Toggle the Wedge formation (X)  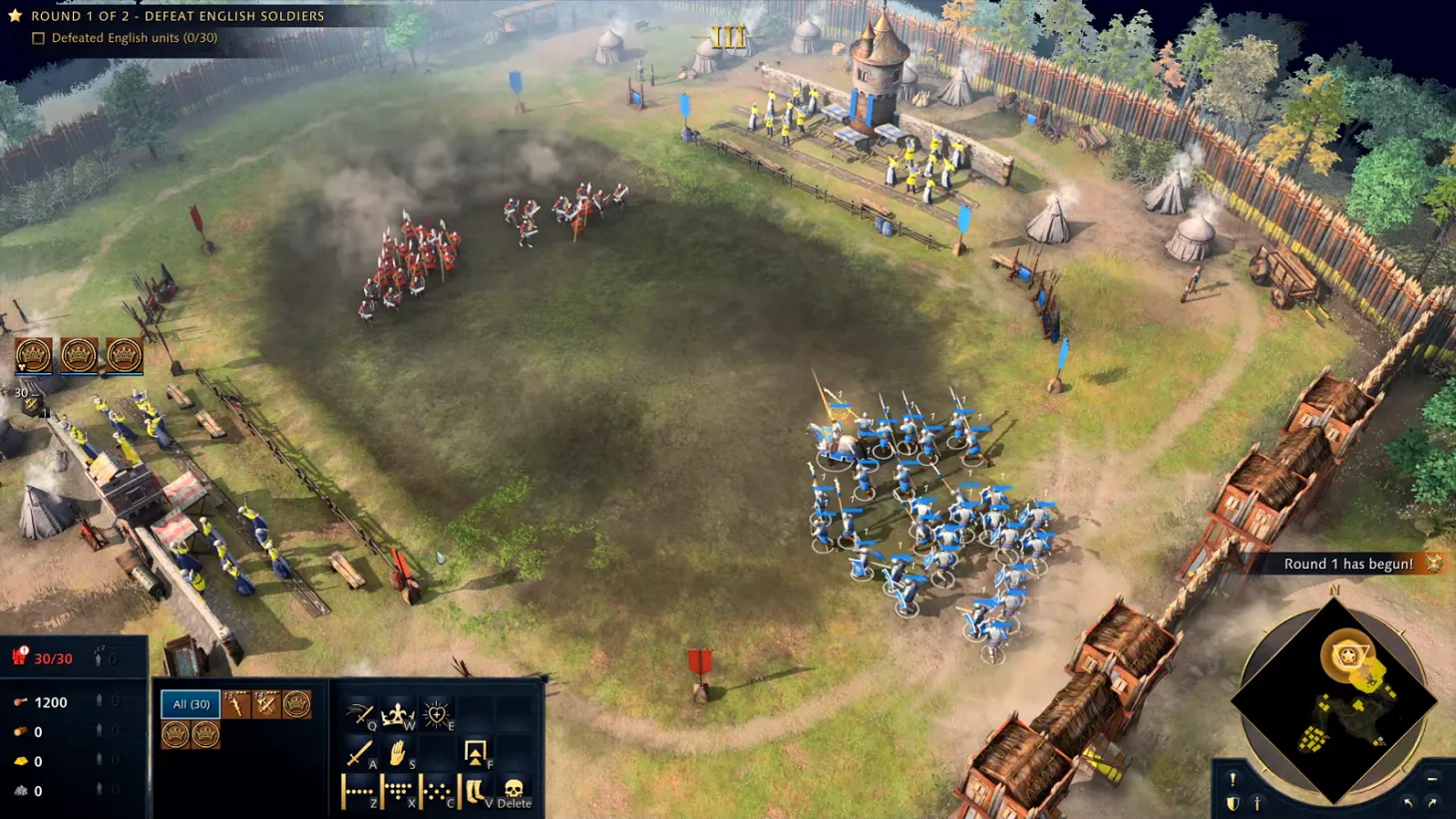(x=399, y=790)
